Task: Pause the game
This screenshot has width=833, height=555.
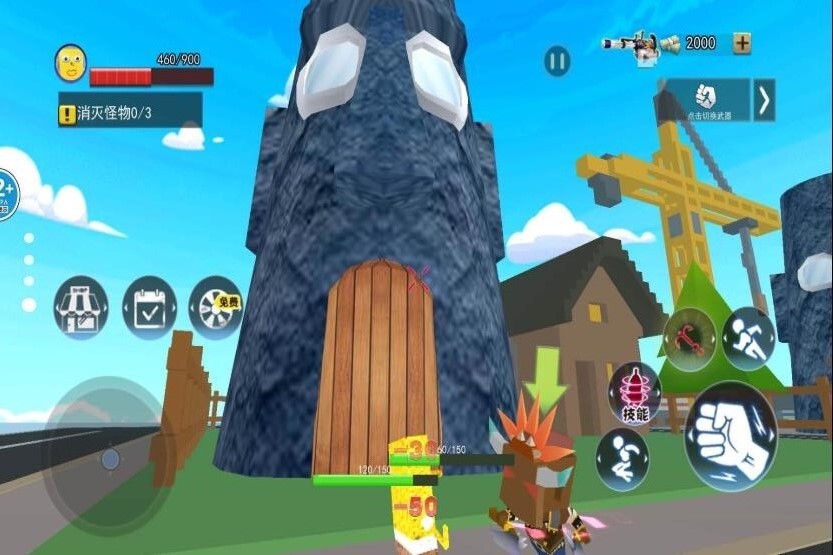Action: [557, 62]
